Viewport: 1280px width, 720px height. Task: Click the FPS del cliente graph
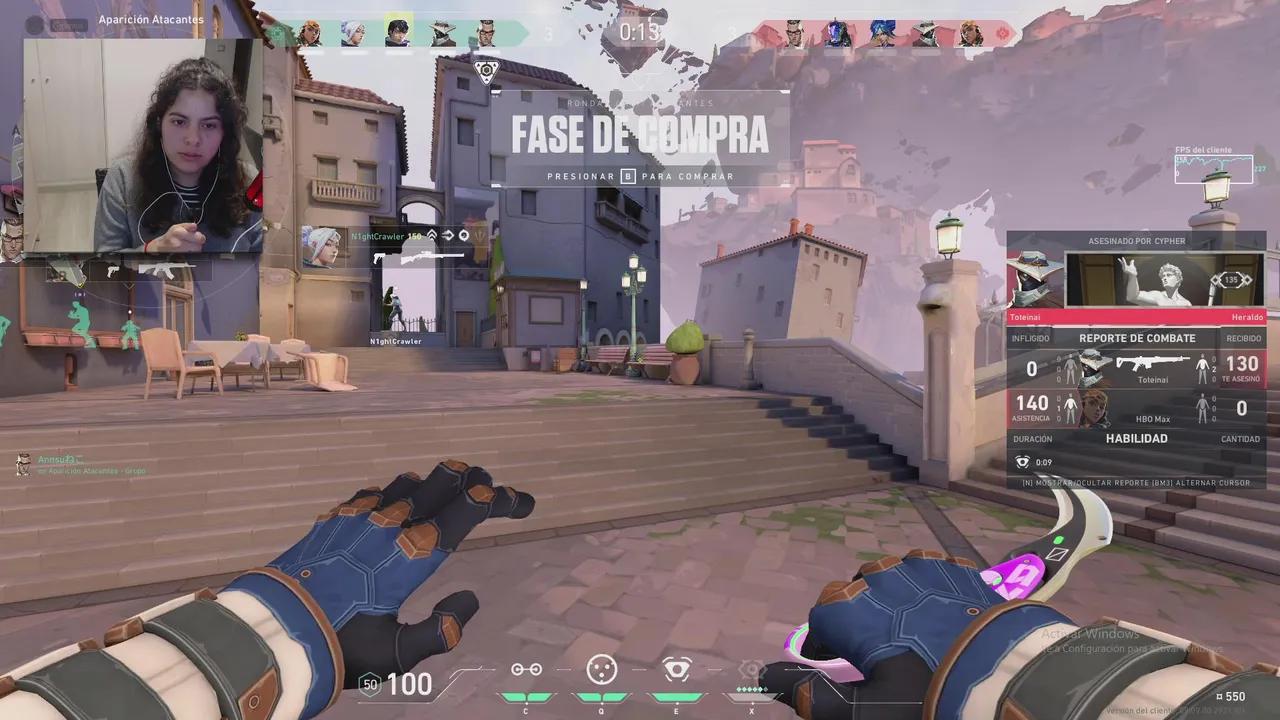(x=1212, y=168)
